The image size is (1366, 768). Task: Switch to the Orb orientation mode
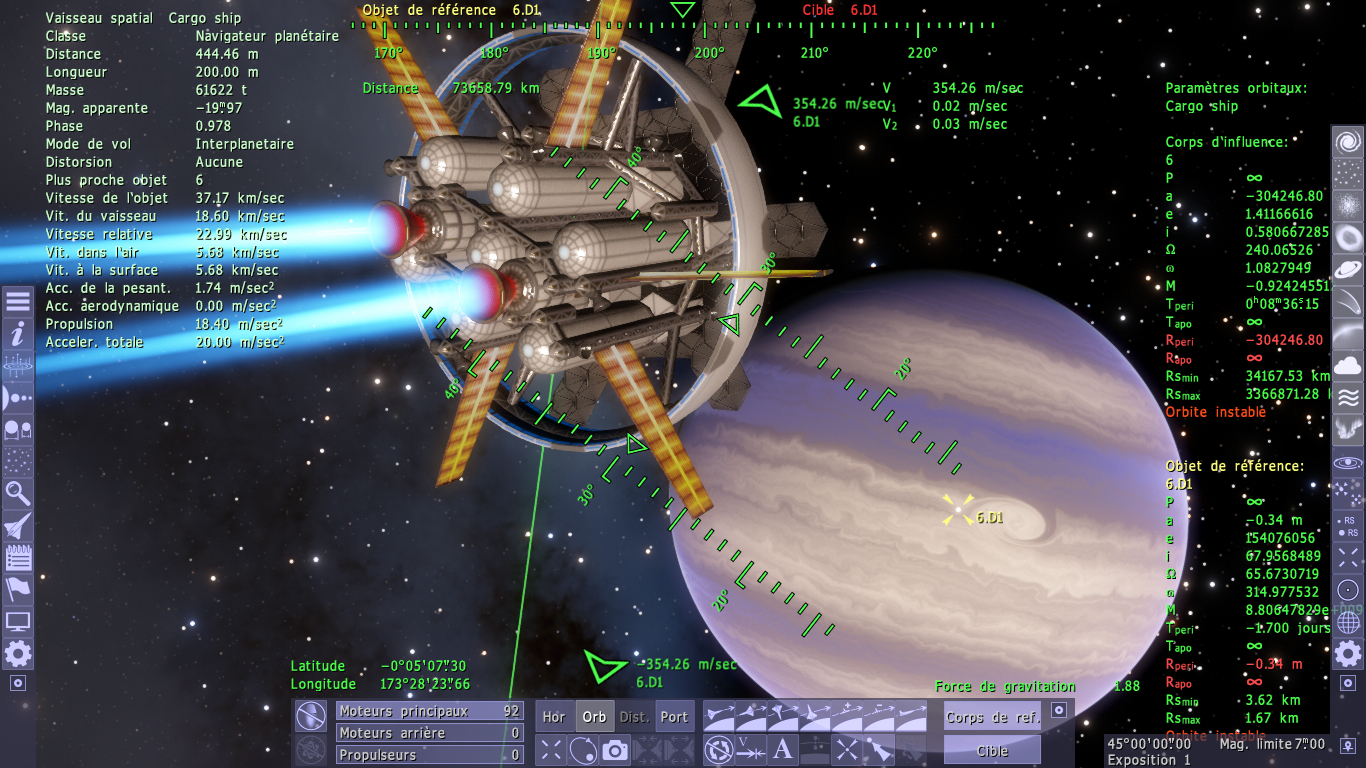[x=594, y=716]
